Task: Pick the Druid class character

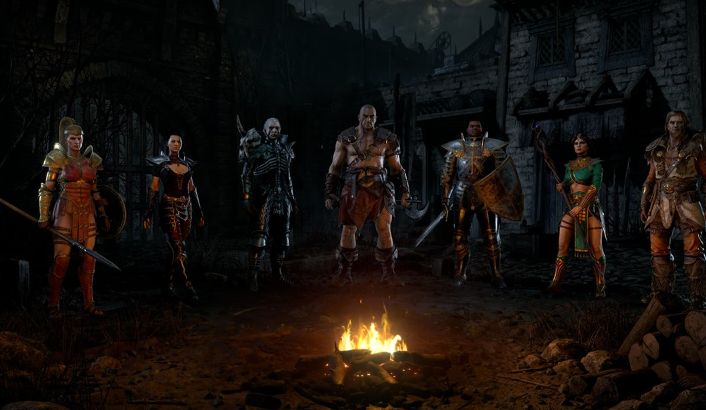Action: click(x=676, y=200)
